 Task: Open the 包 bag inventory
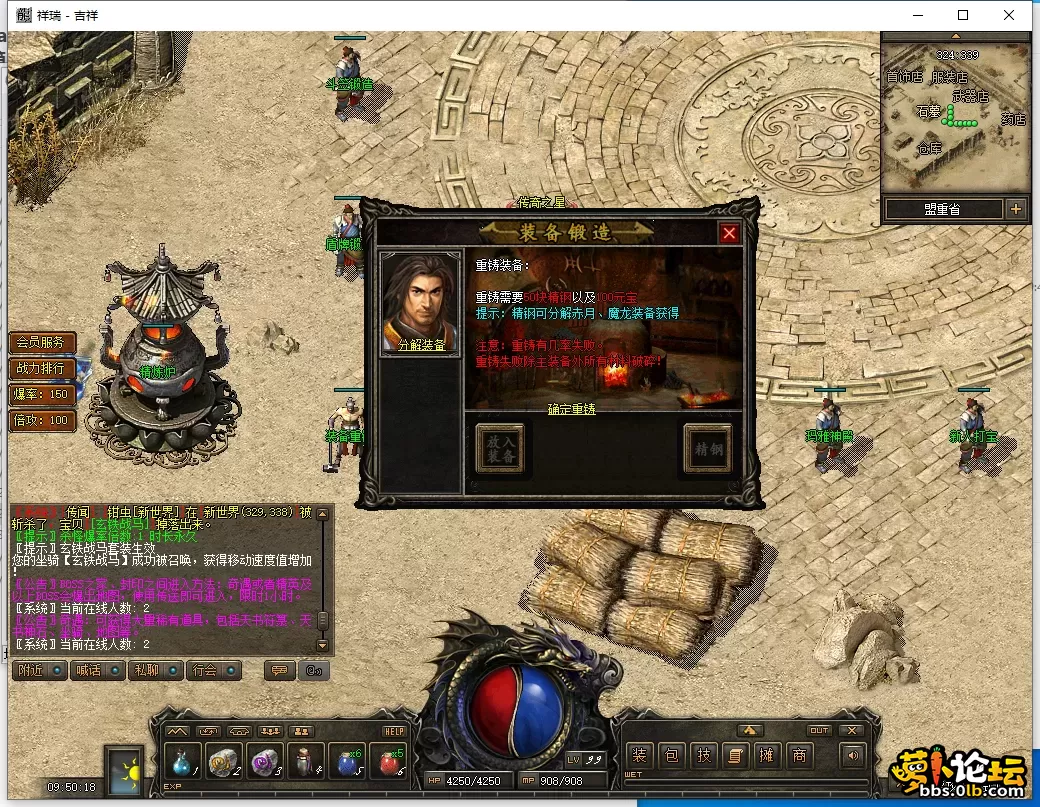point(671,756)
